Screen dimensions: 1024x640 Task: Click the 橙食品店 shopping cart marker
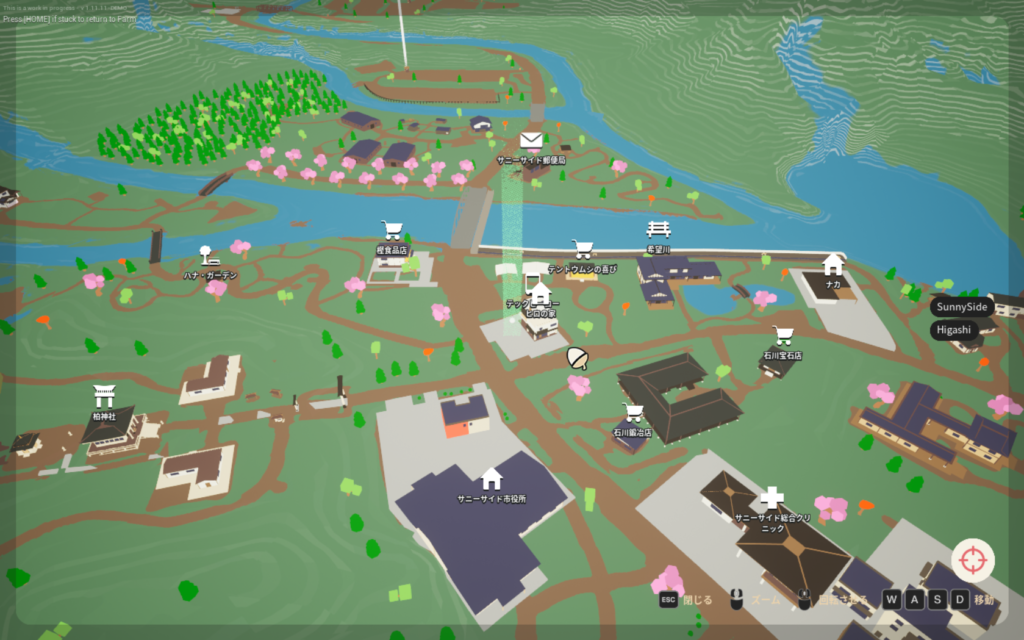(x=391, y=231)
